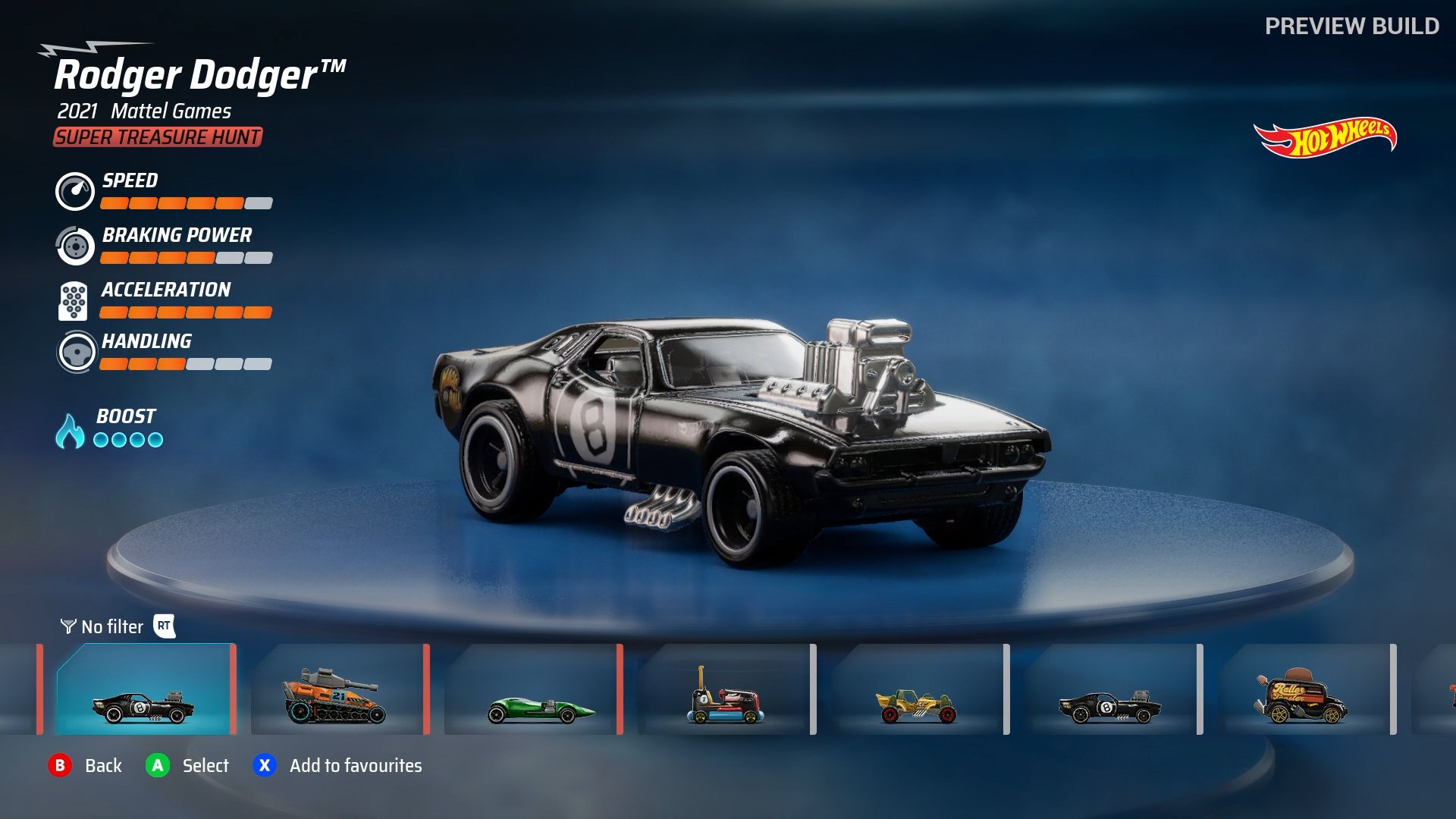Open the filter funnel icon
Image resolution: width=1456 pixels, height=819 pixels.
click(67, 627)
